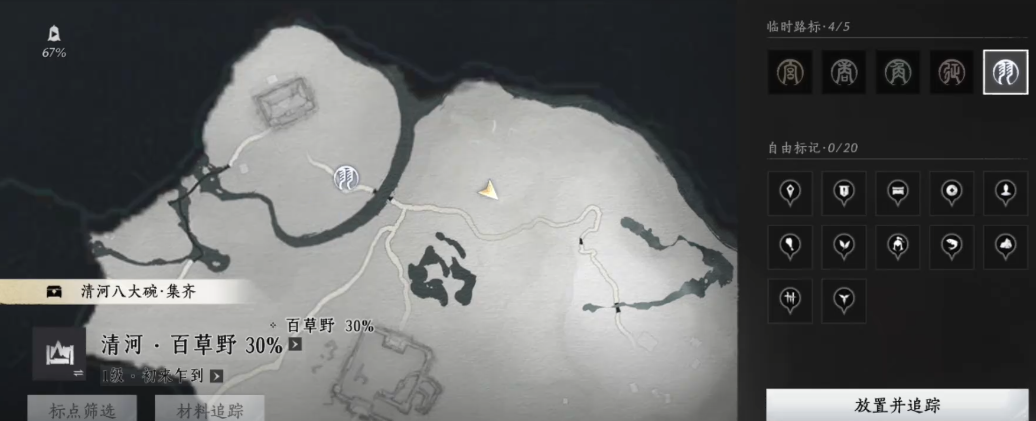Choose the first temporary waypoint seal icon
The width and height of the screenshot is (1036, 421).
click(790, 72)
